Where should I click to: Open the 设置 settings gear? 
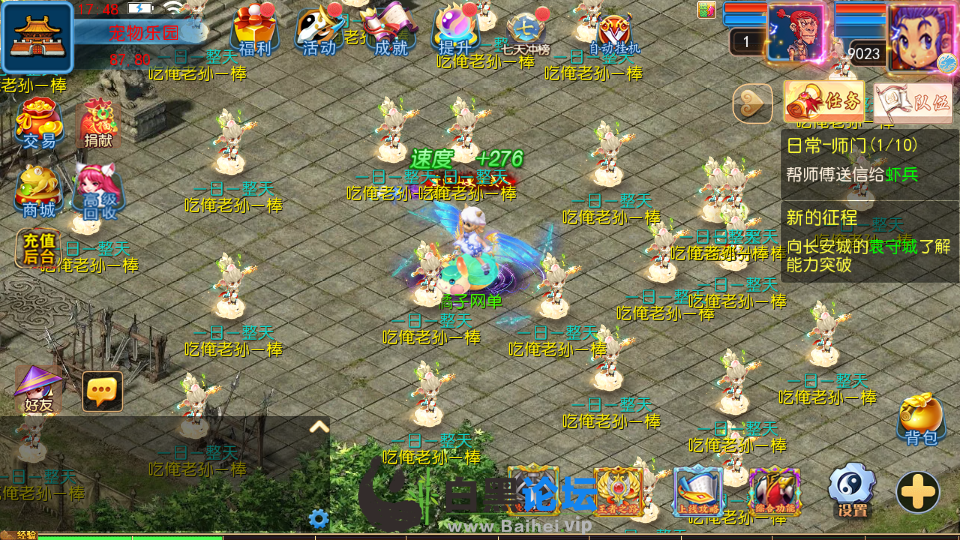[x=852, y=491]
